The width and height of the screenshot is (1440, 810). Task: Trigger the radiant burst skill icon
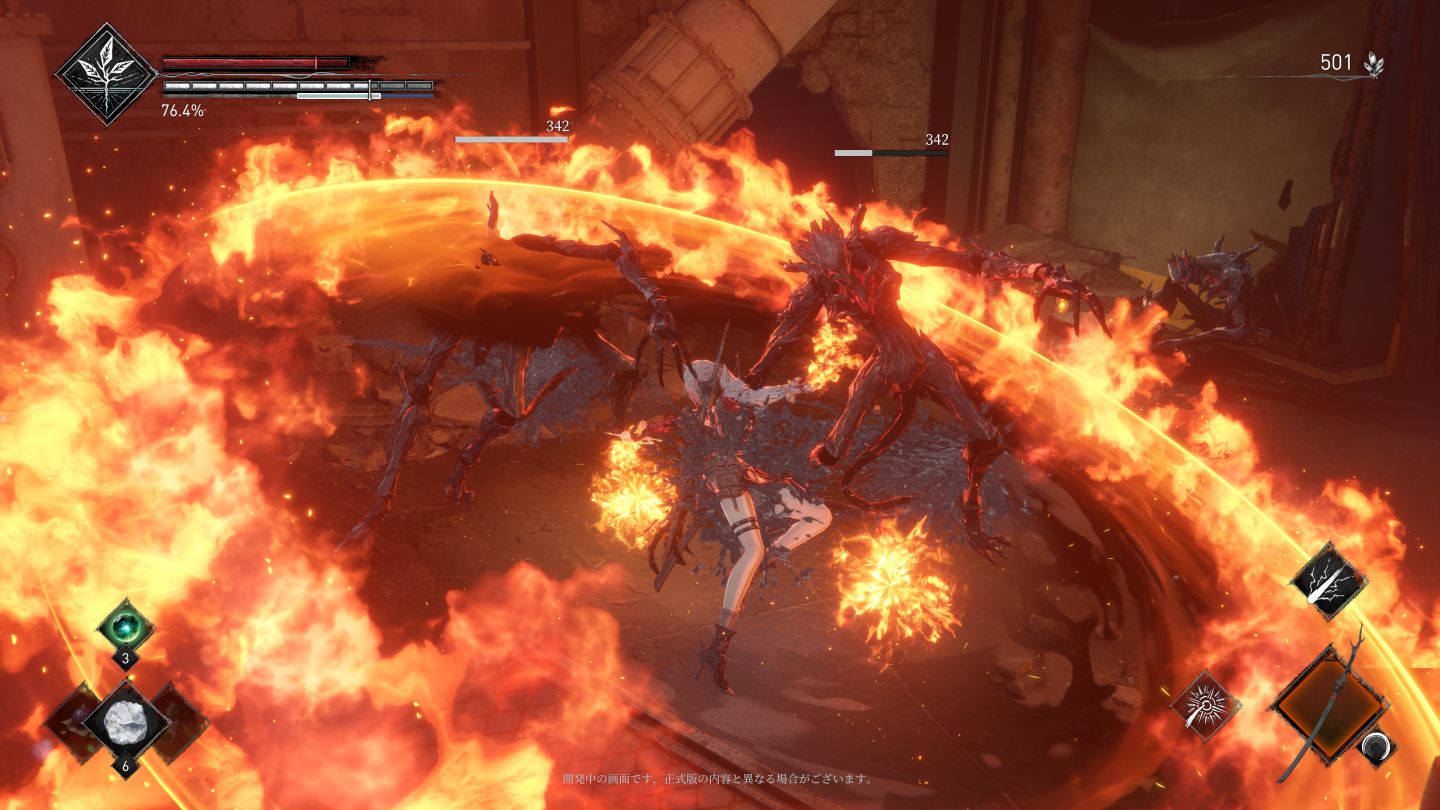coord(1206,706)
